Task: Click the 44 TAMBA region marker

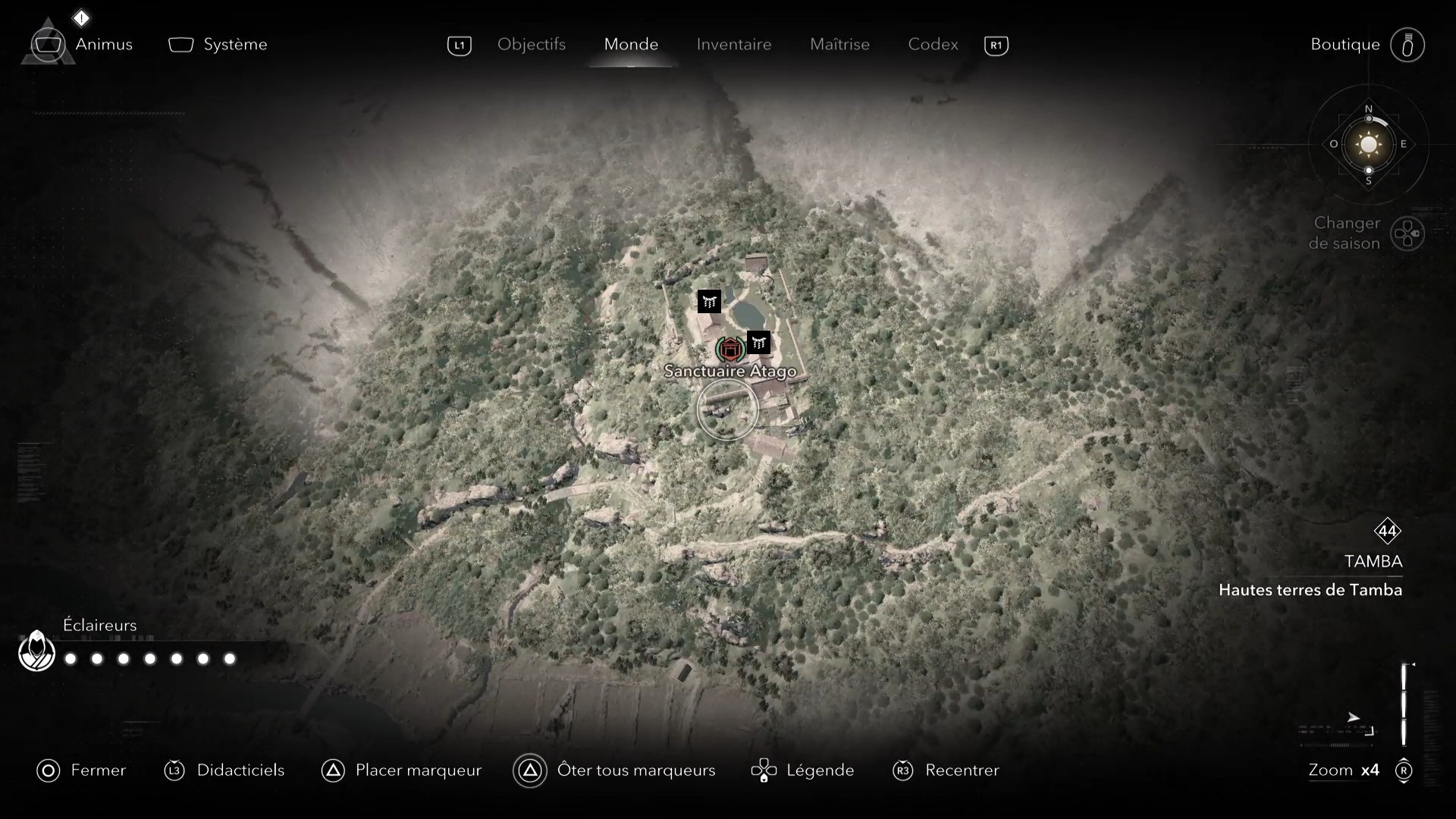Action: 1389,532
